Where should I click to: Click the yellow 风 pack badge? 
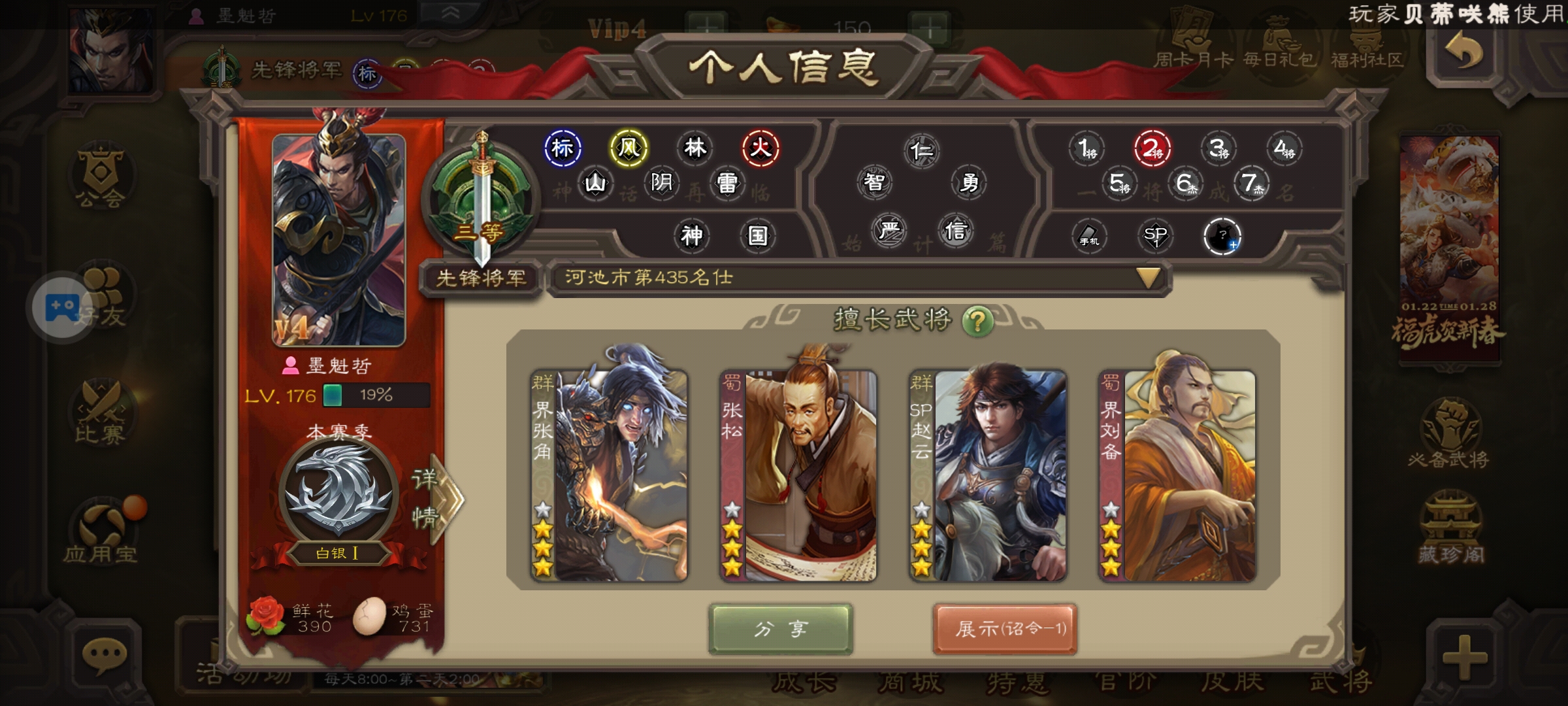click(x=629, y=148)
